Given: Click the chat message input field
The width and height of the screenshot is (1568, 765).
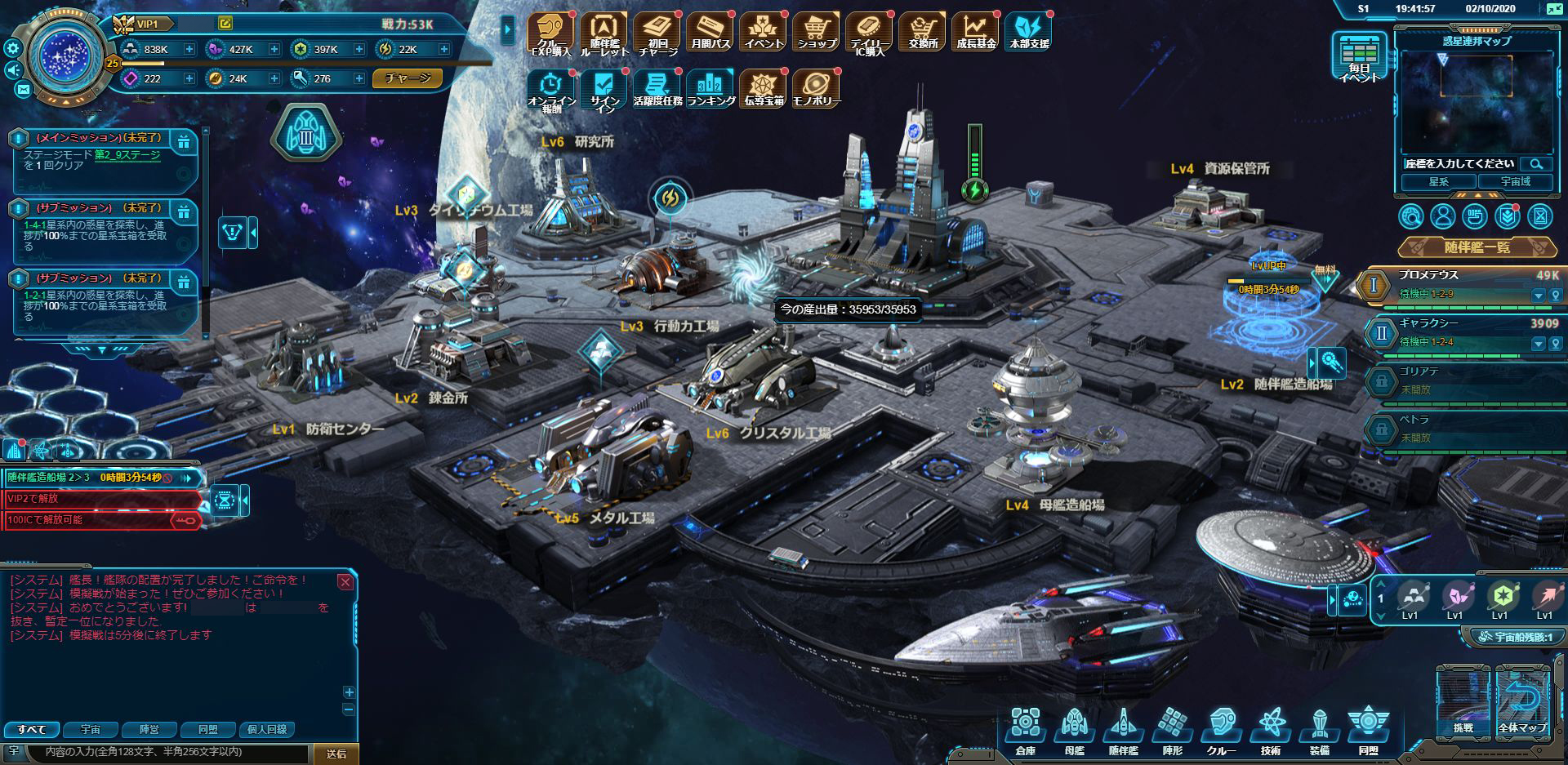Looking at the screenshot, I should pos(163,752).
